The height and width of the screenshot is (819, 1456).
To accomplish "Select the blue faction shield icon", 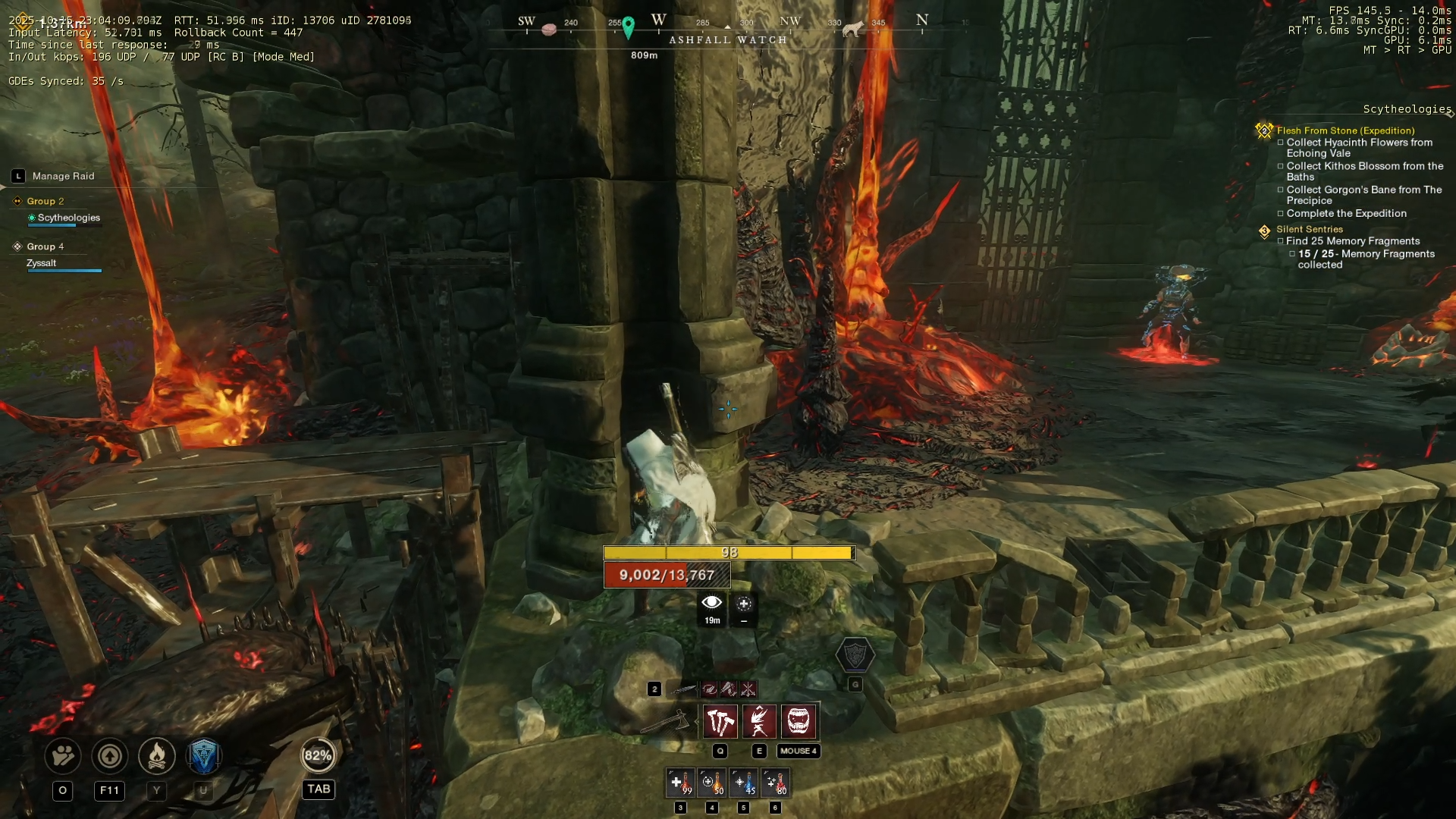I will [x=203, y=756].
